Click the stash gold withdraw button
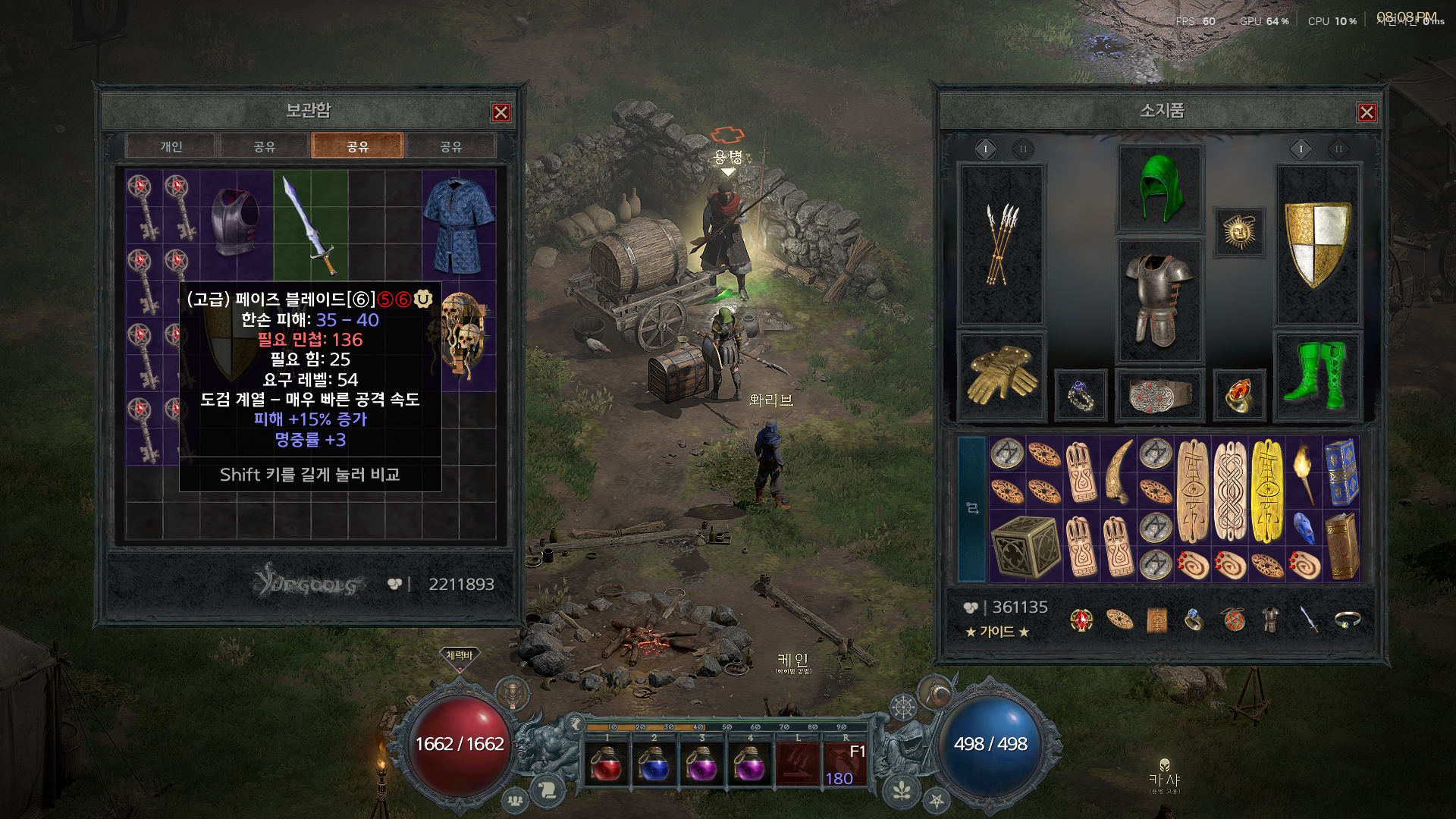The image size is (1456, 819). point(394,584)
